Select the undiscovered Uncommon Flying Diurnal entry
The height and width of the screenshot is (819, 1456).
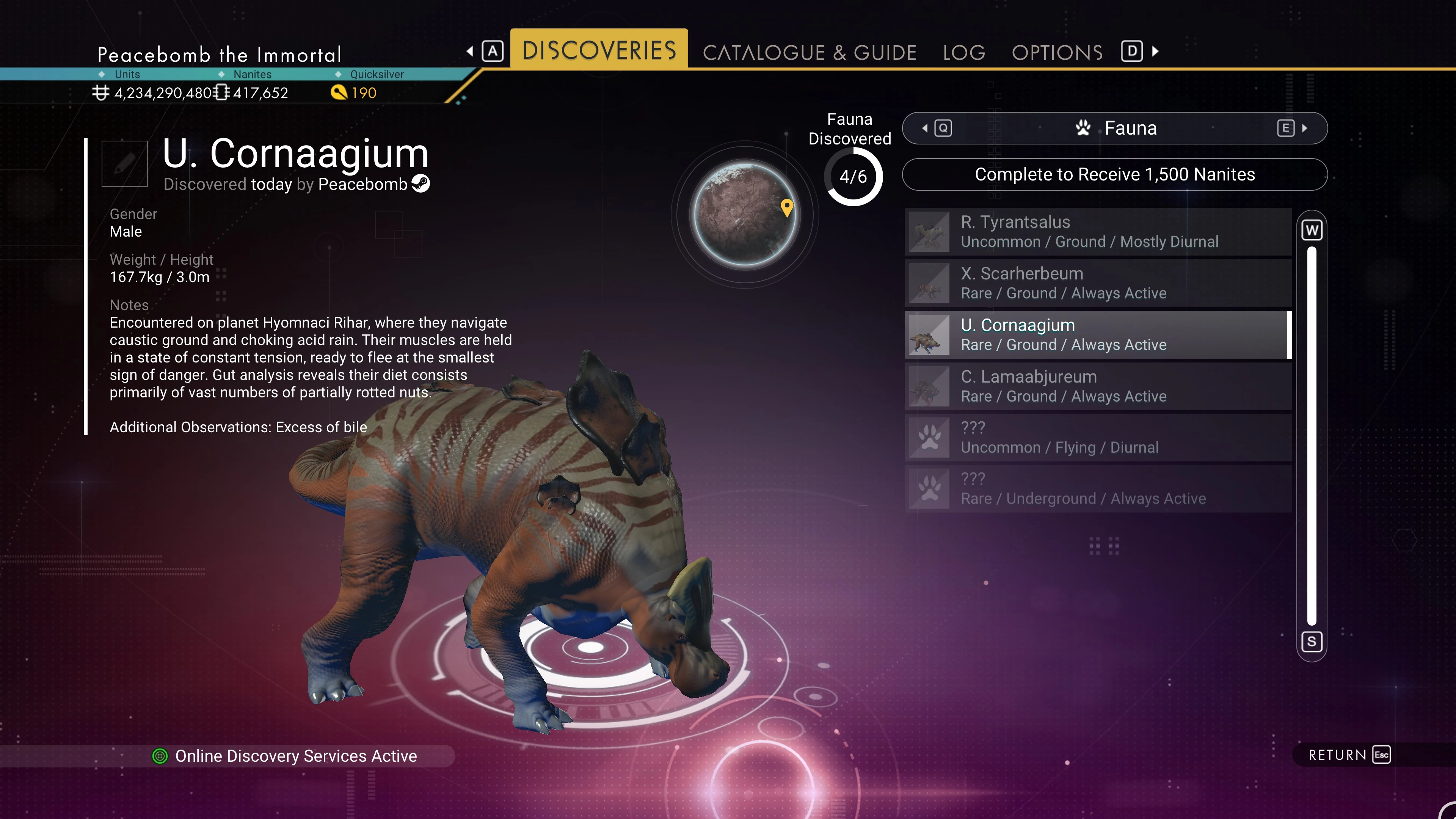tap(1098, 438)
